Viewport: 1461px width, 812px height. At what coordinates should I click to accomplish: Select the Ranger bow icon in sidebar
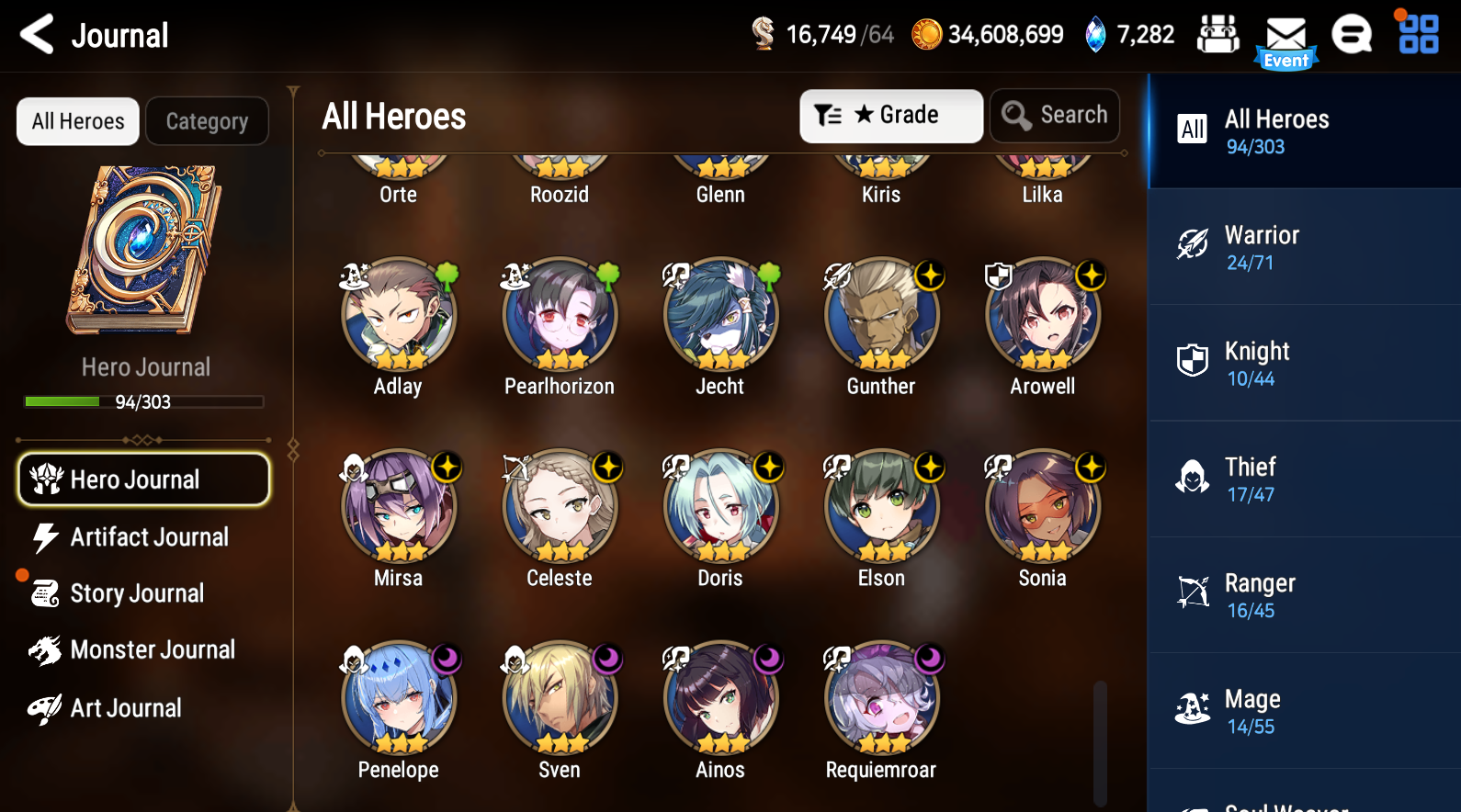click(1192, 592)
